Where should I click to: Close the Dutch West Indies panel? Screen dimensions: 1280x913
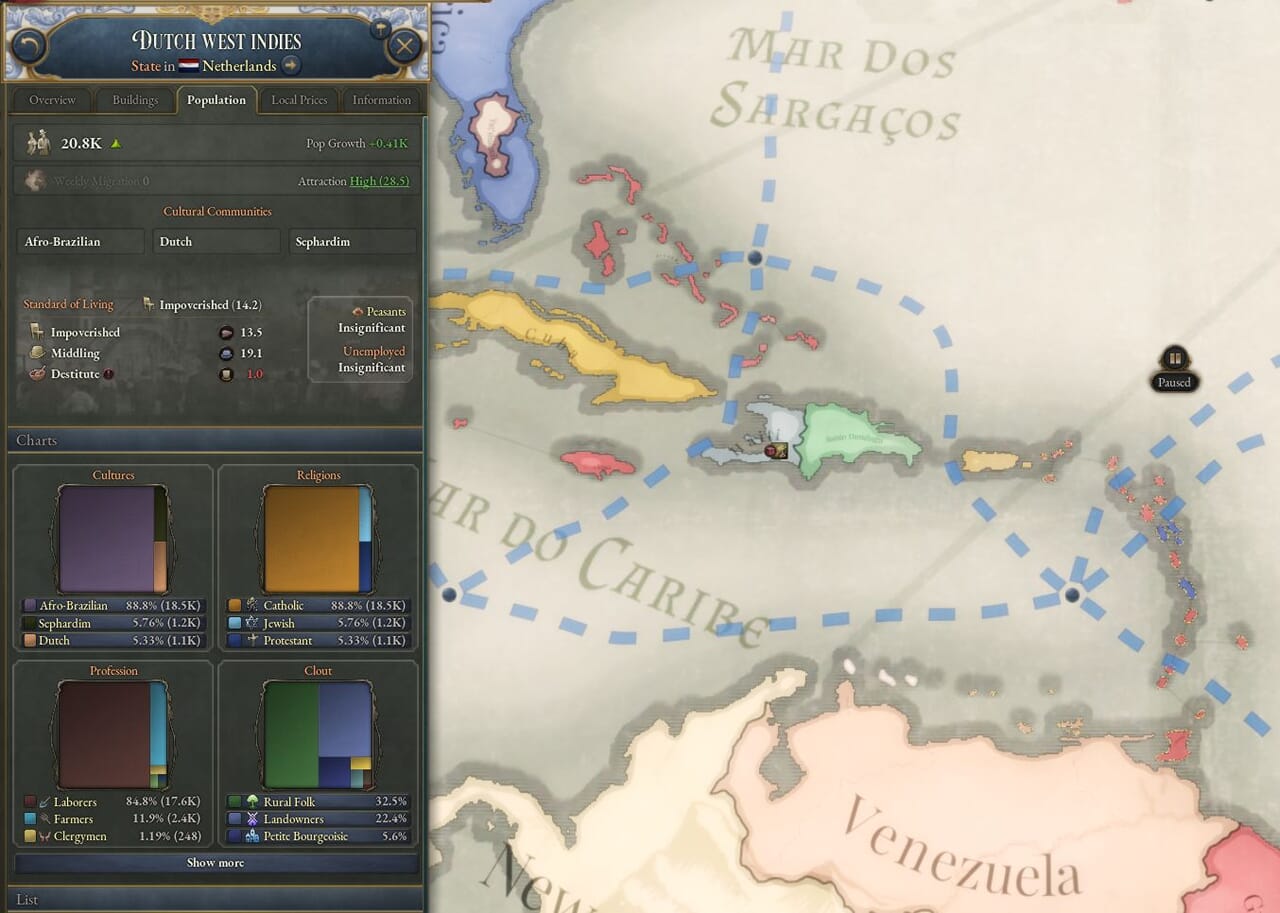[x=404, y=46]
